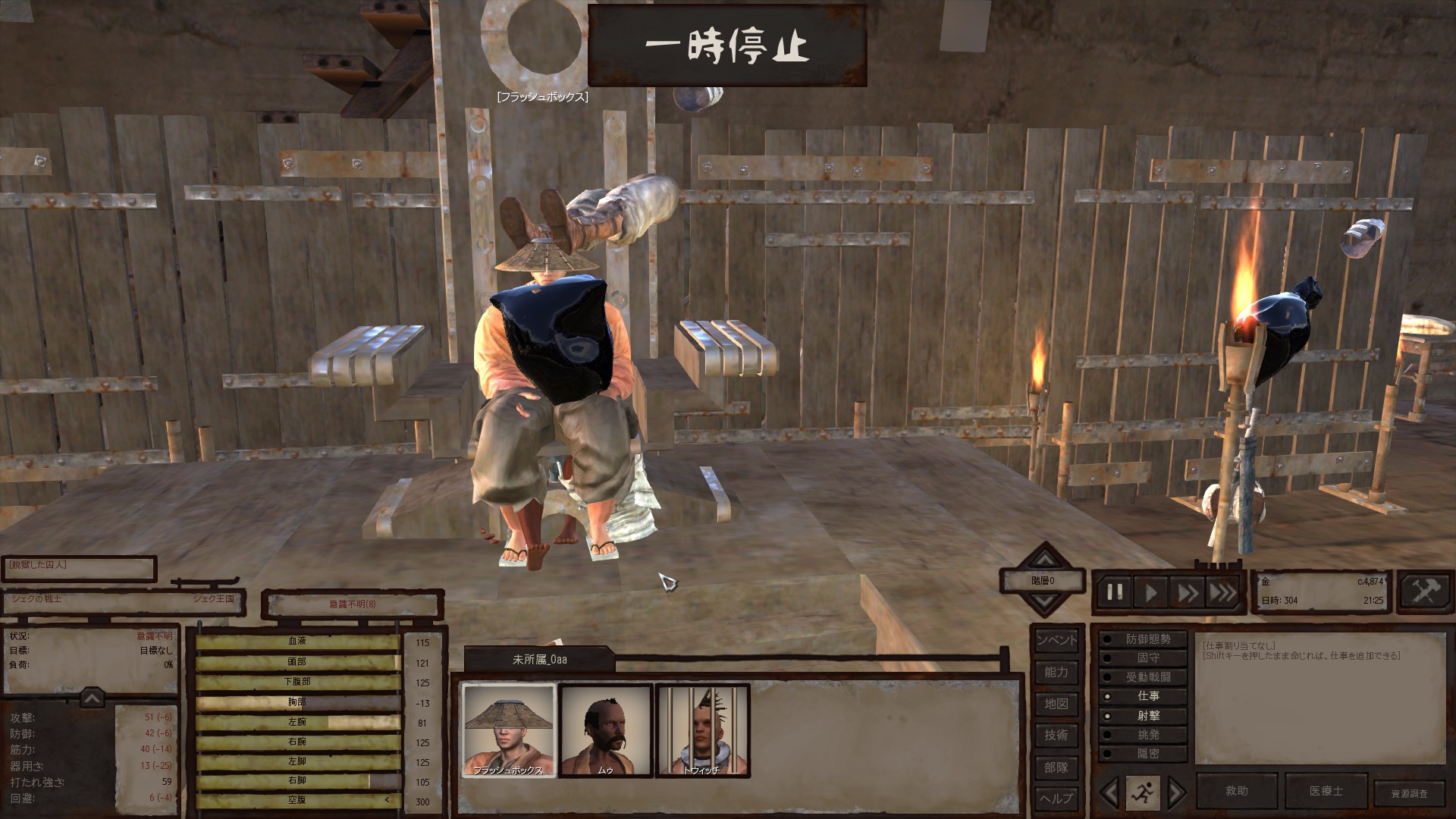Click the 医療士 (medic) order button
The width and height of the screenshot is (1456, 819).
click(1326, 791)
